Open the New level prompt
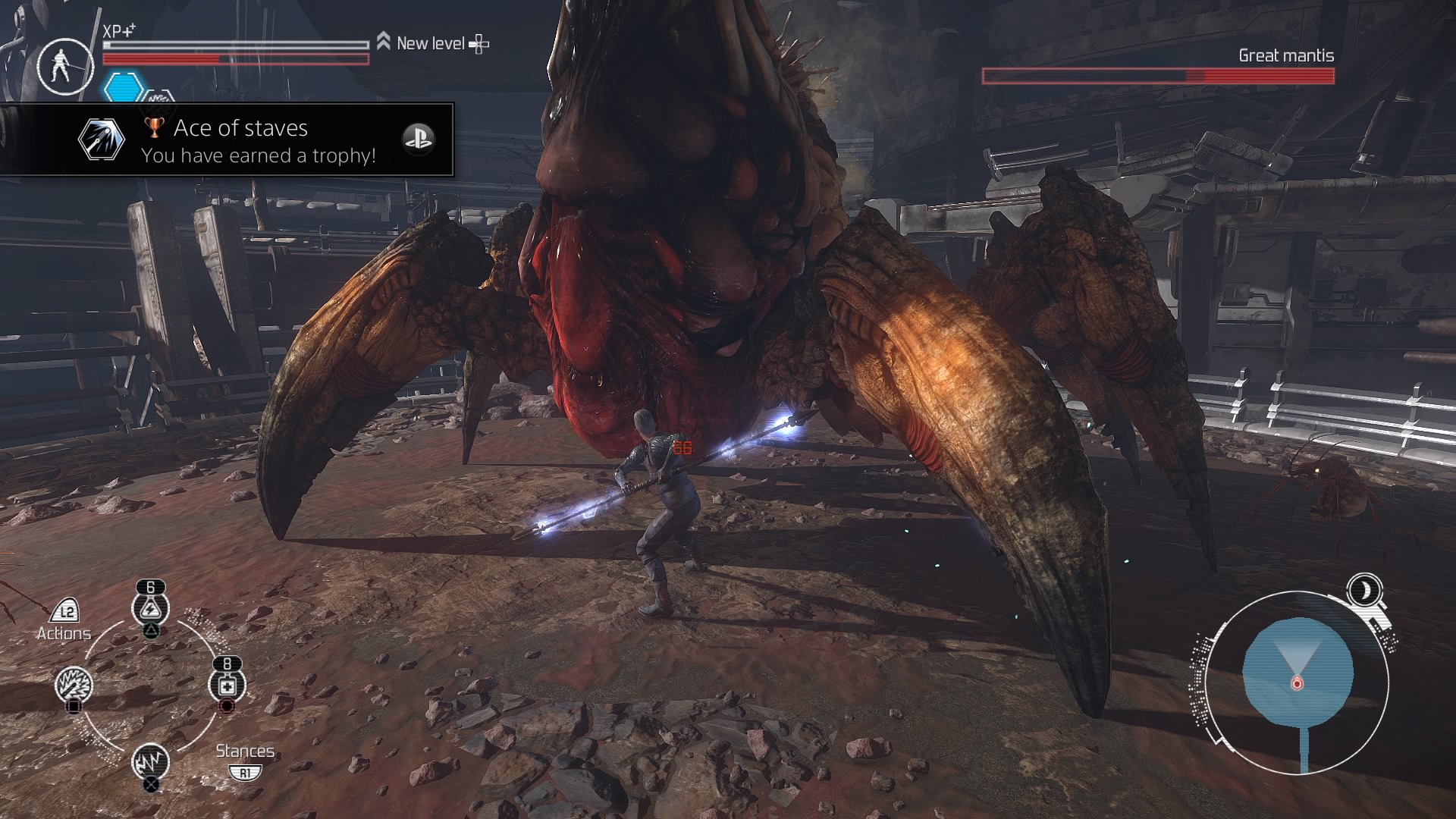1456x819 pixels. pyautogui.click(x=432, y=44)
